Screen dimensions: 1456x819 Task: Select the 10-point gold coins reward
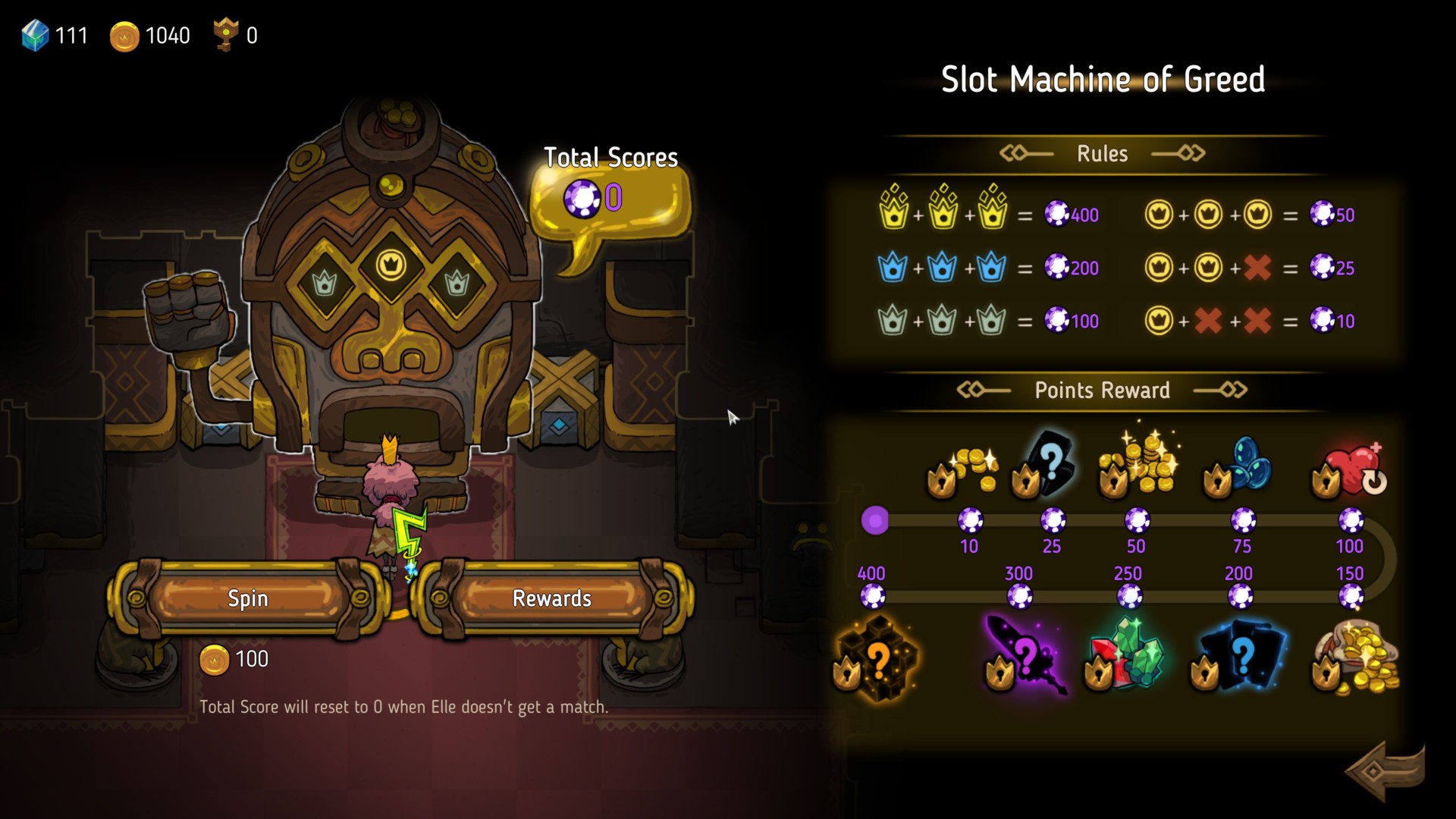(964, 470)
